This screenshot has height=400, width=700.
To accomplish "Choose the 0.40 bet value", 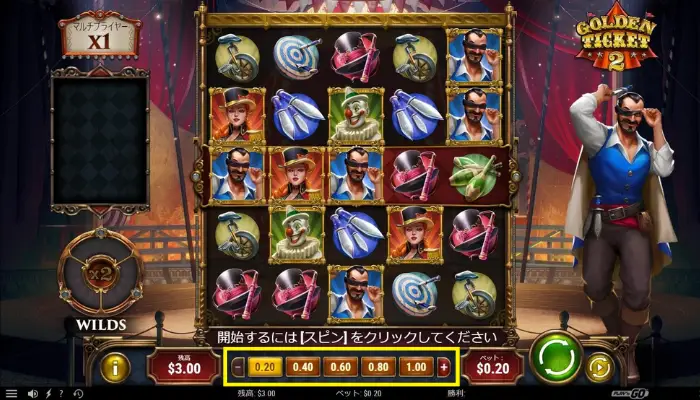I will (x=301, y=367).
